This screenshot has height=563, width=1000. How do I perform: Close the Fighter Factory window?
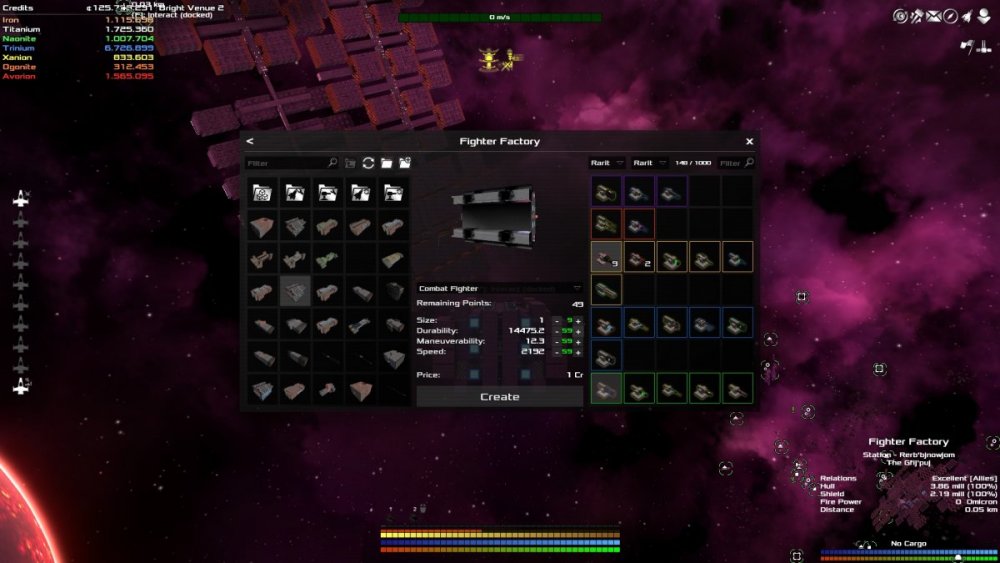tap(749, 141)
